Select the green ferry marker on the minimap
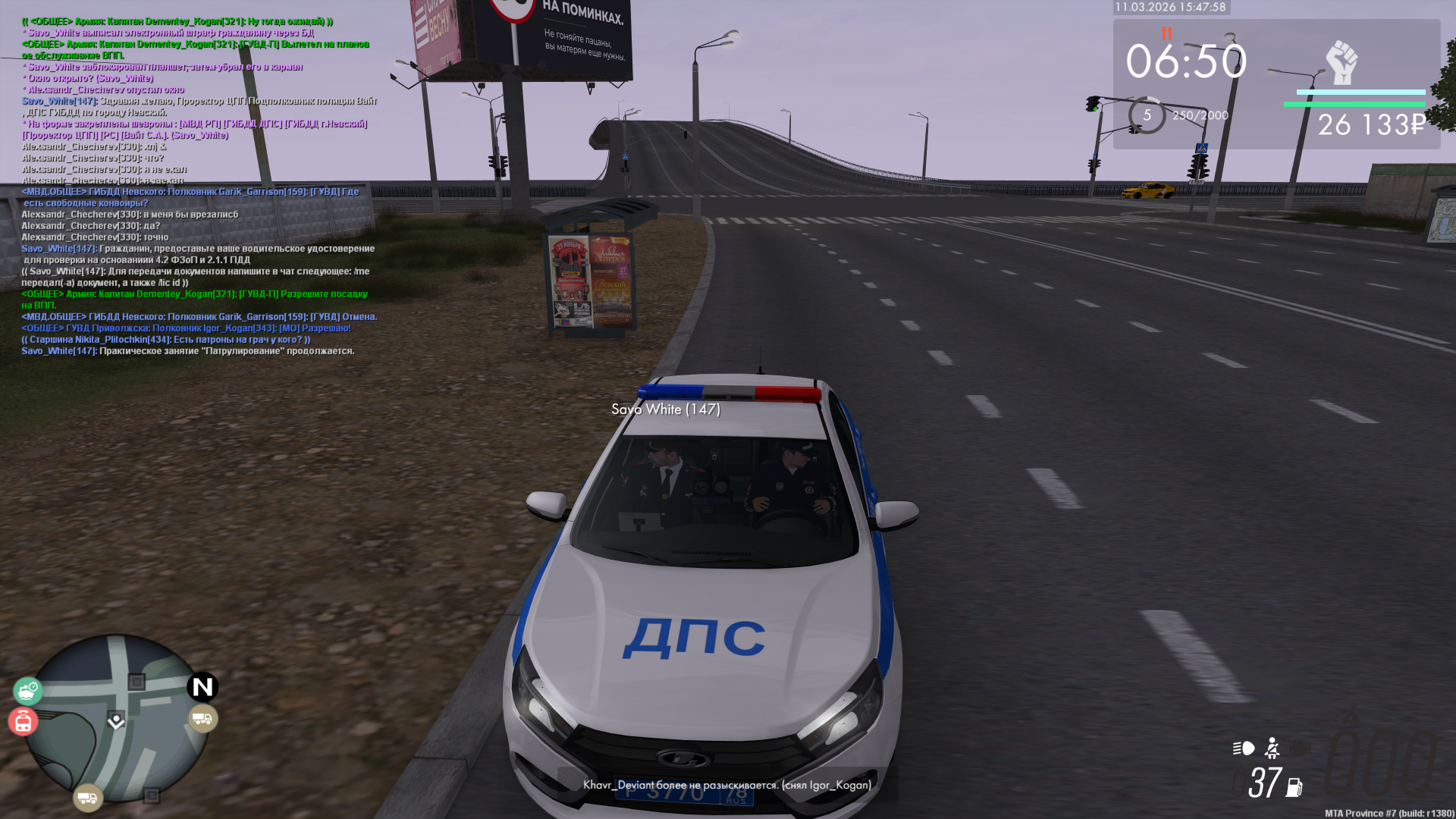The image size is (1456, 819). [28, 691]
